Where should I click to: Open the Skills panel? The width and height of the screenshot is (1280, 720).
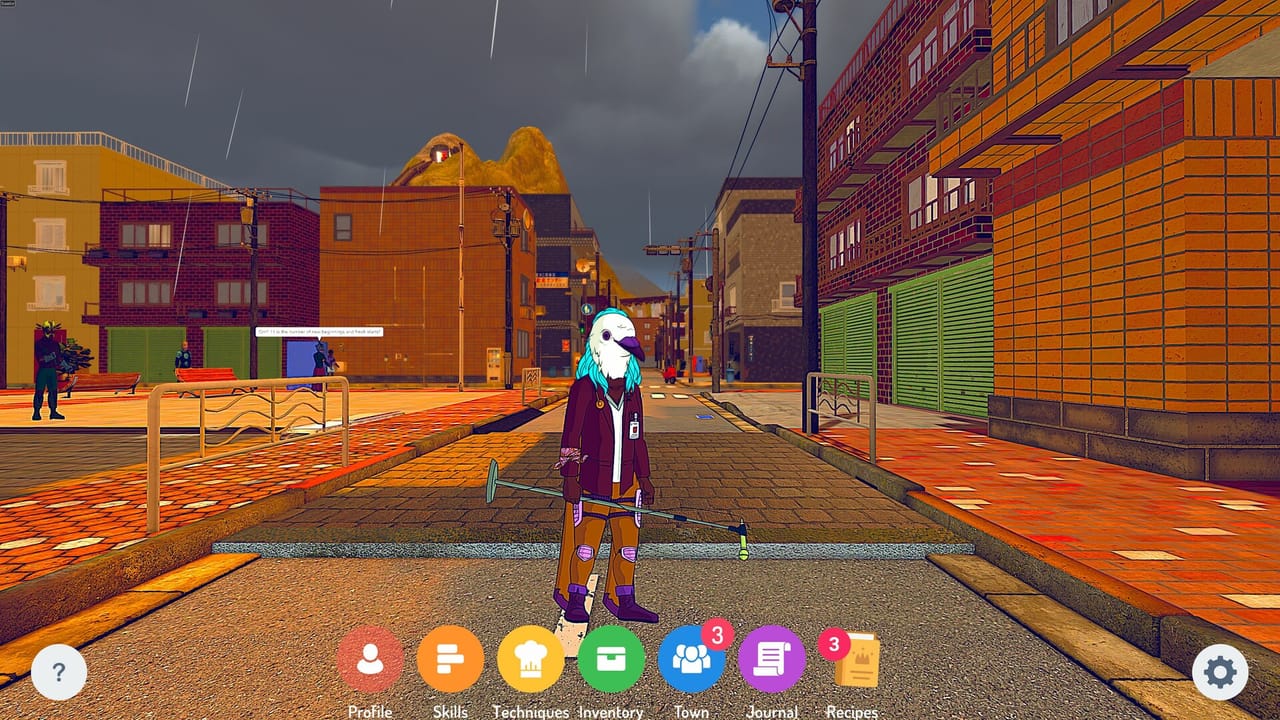point(450,660)
